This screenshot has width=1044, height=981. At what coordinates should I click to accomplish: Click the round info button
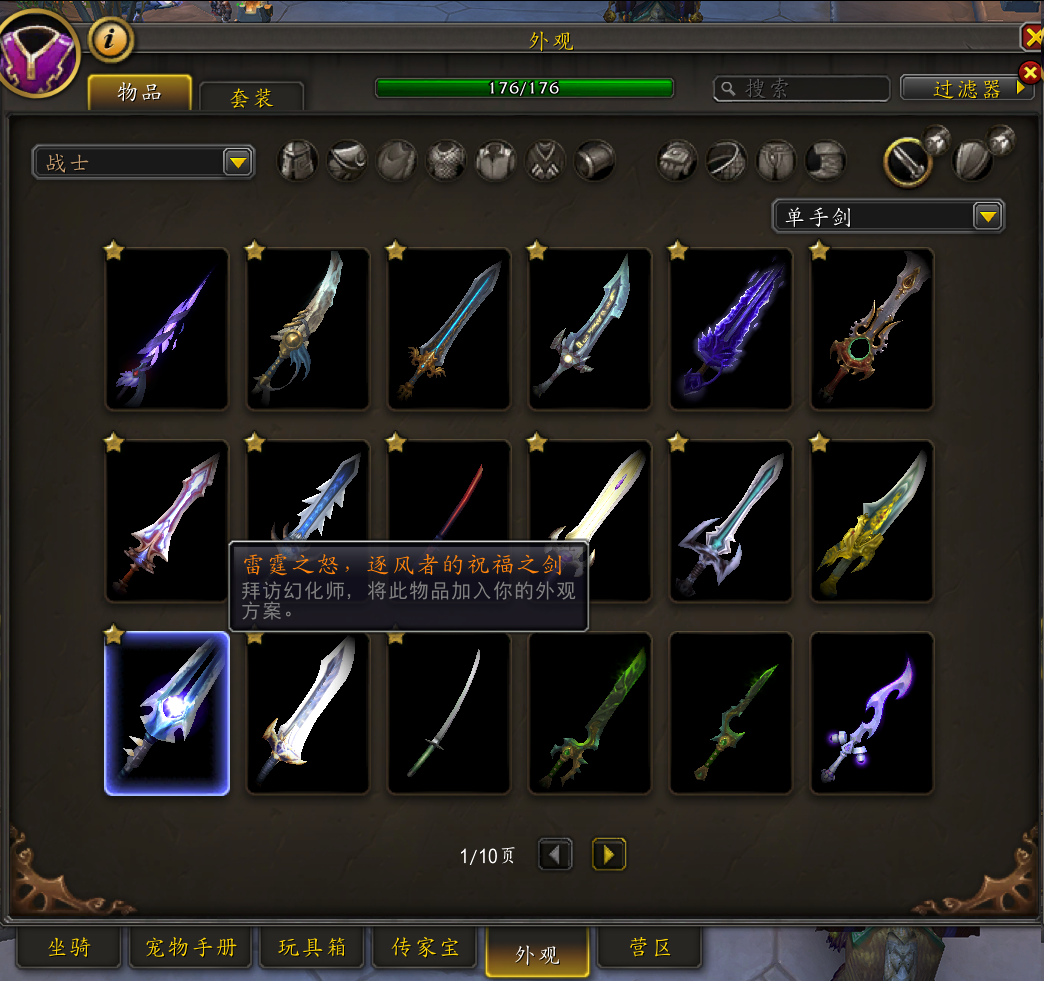[111, 40]
